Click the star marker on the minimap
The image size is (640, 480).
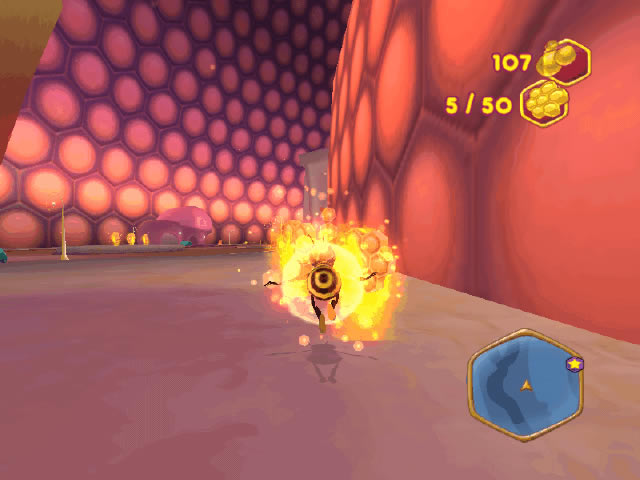[574, 364]
